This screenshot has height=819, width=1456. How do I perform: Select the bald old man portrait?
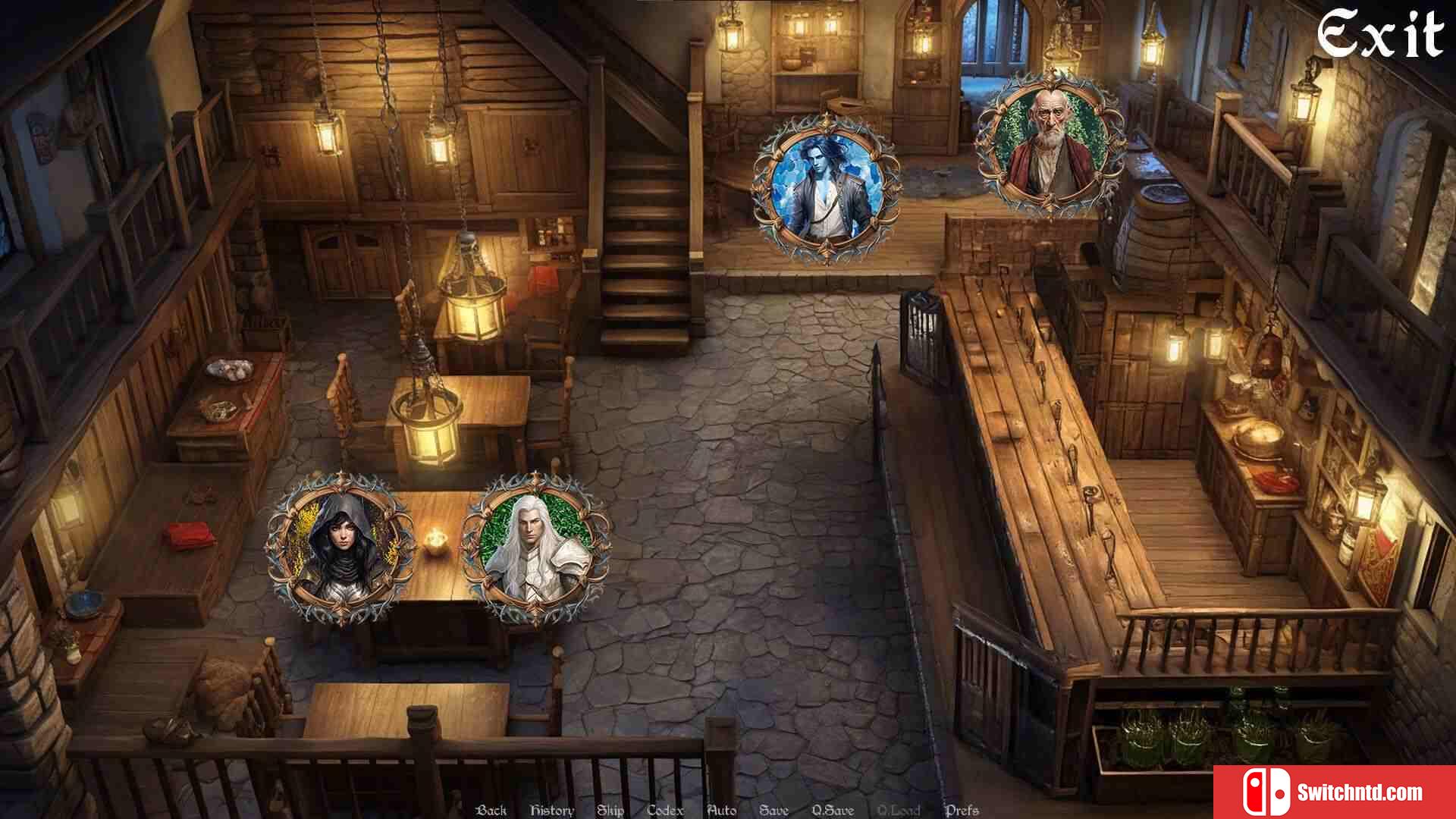coord(1050,144)
